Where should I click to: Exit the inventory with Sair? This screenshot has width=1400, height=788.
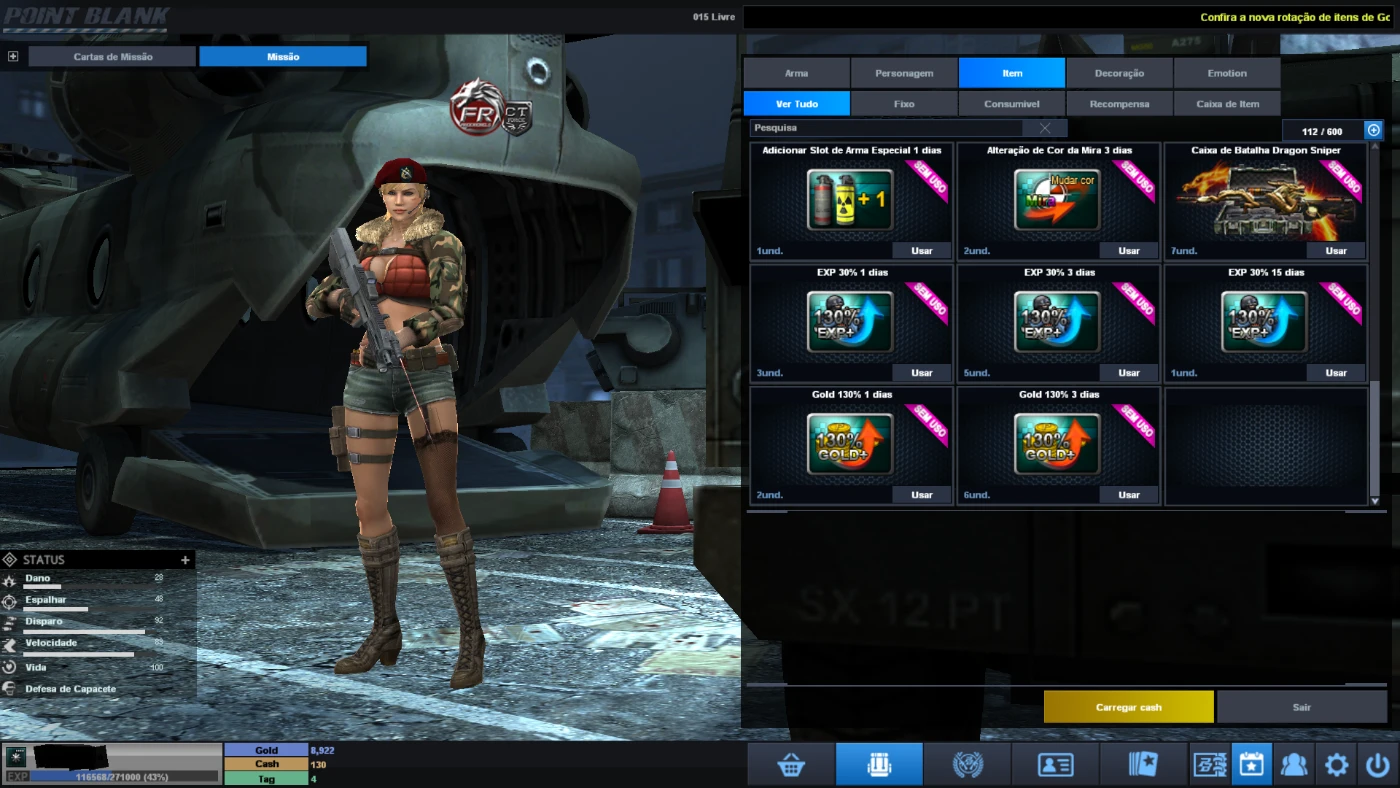pos(1301,707)
